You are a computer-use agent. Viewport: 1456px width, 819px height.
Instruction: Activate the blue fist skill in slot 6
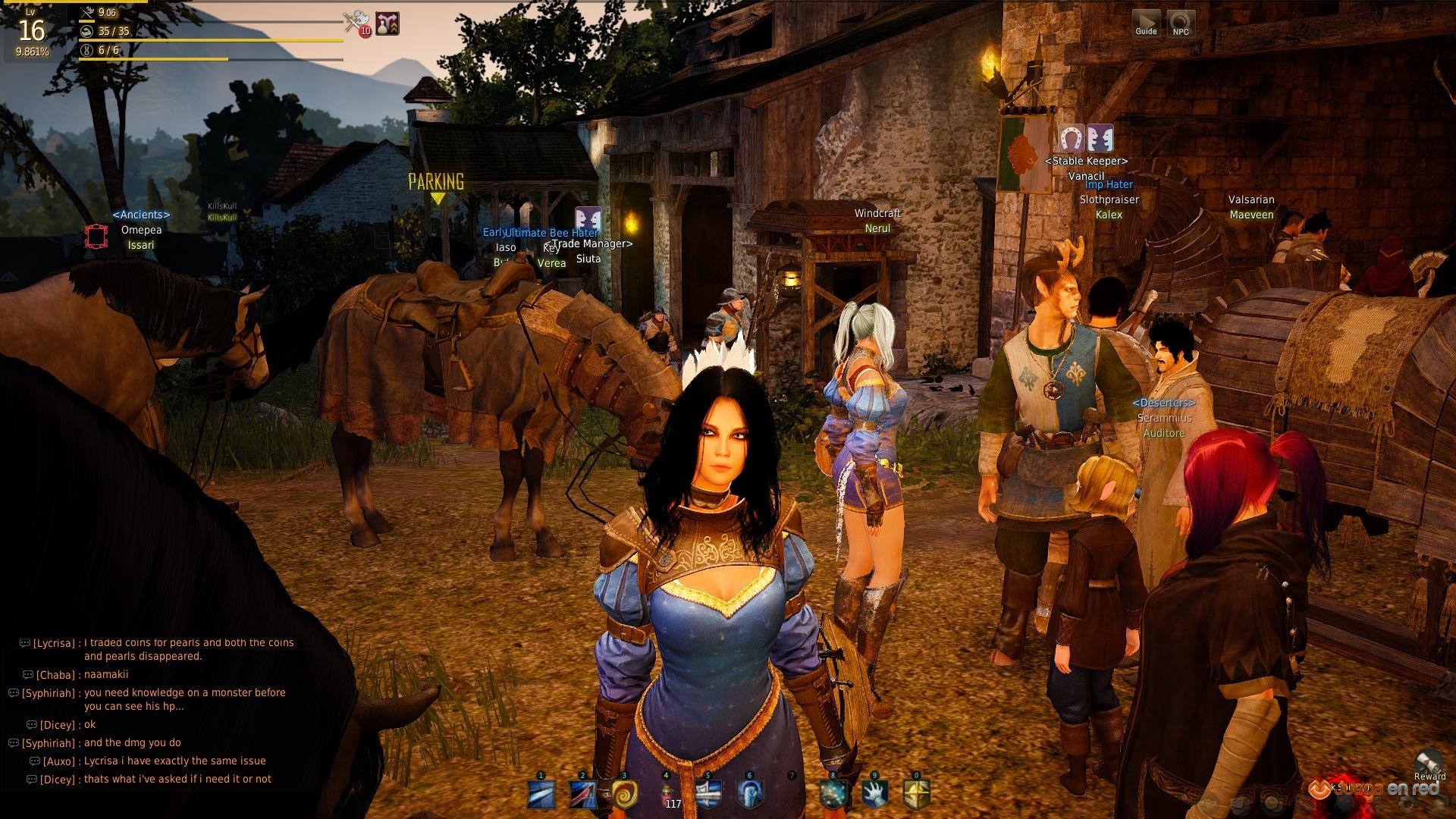750,794
